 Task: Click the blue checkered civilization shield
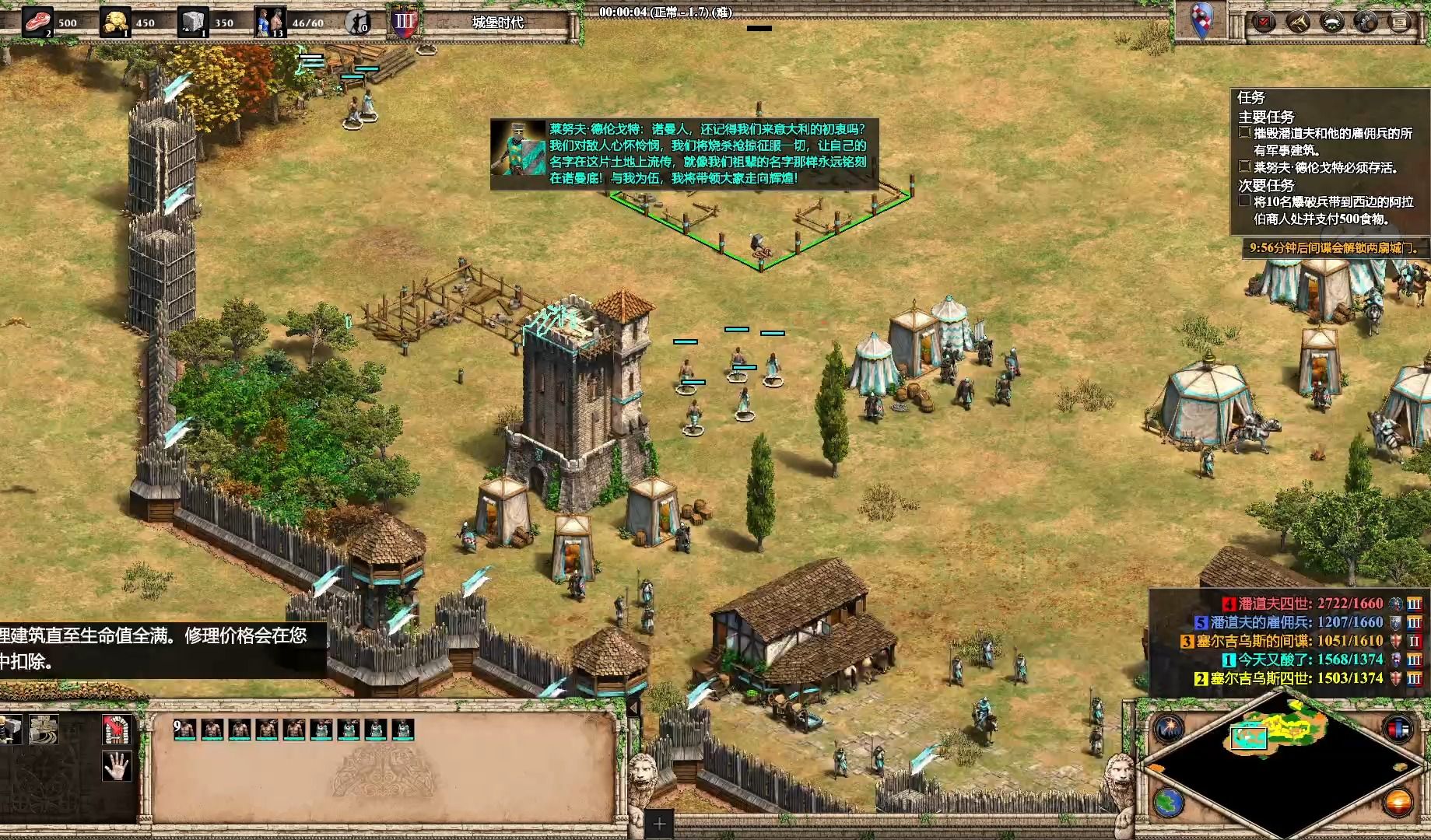point(1203,21)
